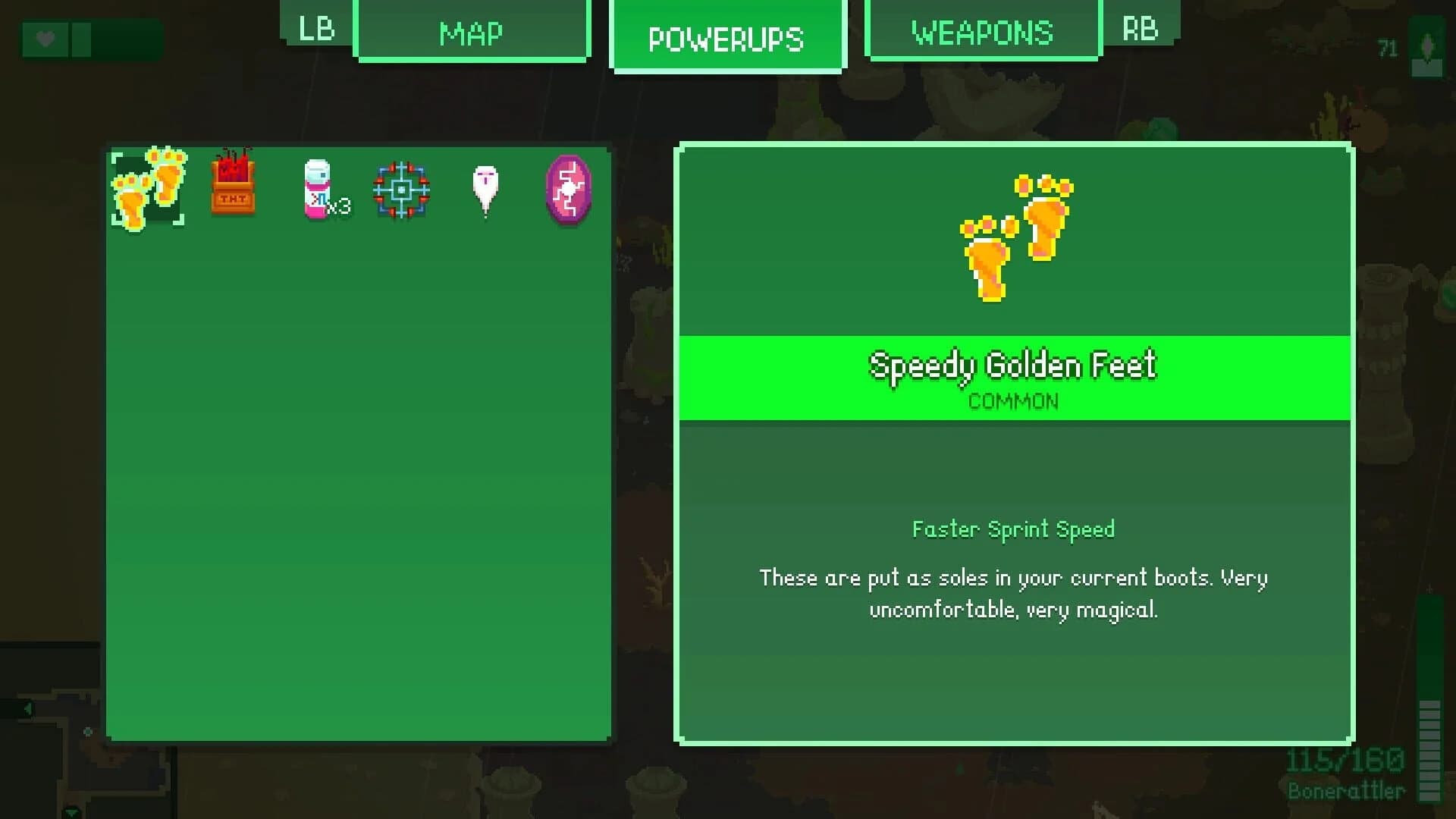
Task: Click the POWERUPS tab header
Action: pos(727,38)
